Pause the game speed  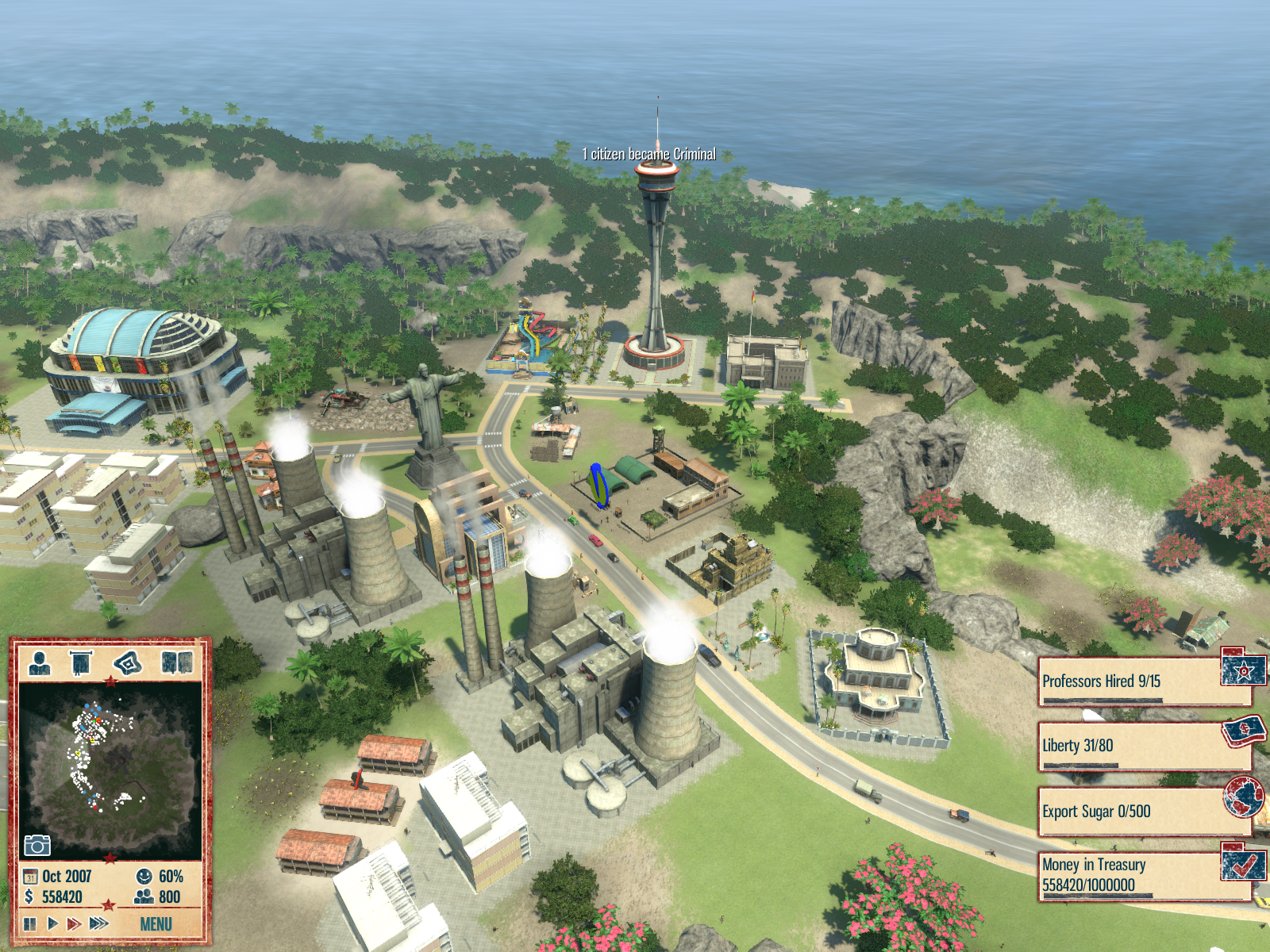point(30,923)
